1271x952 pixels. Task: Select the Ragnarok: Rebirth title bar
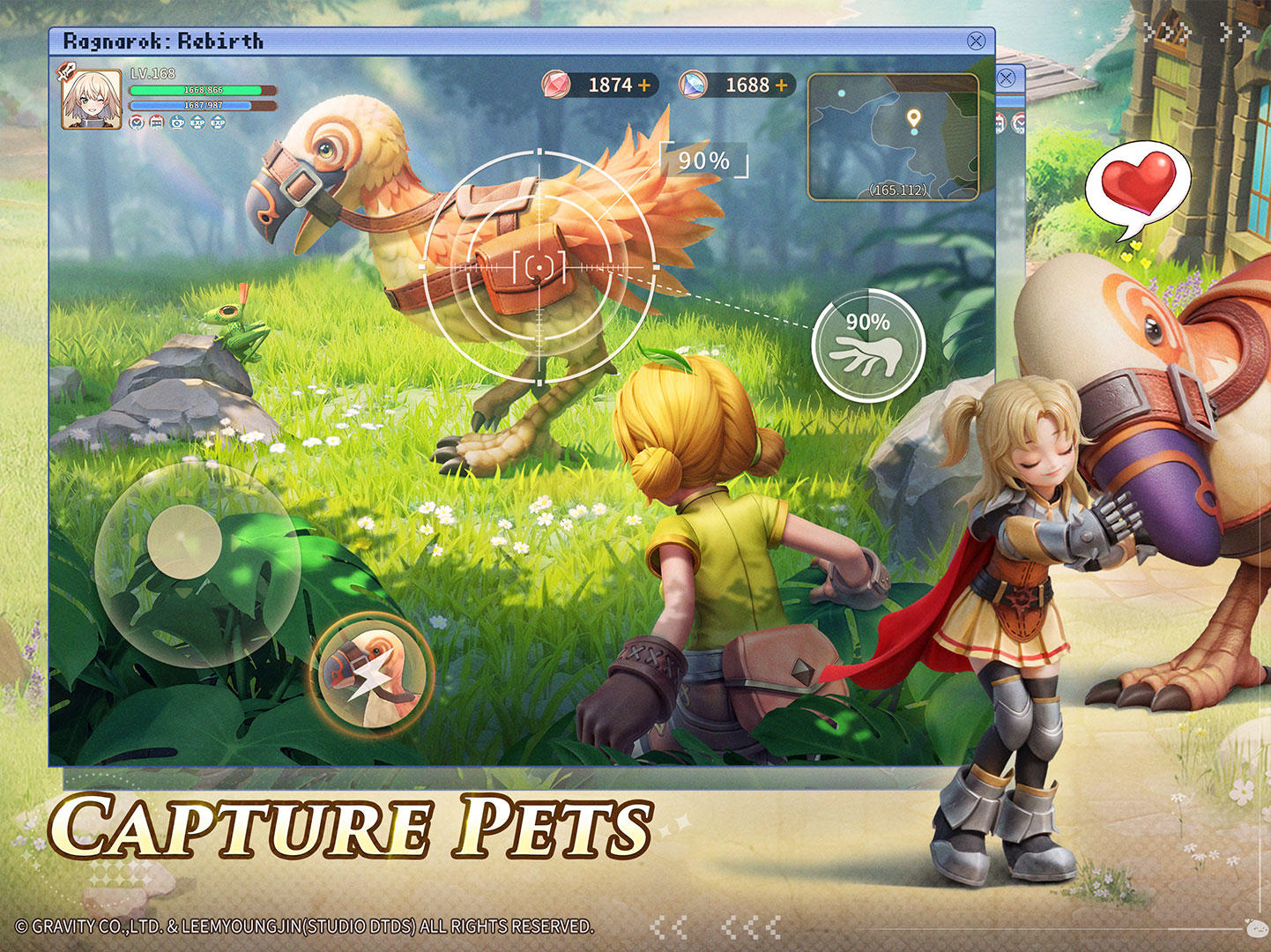point(162,39)
